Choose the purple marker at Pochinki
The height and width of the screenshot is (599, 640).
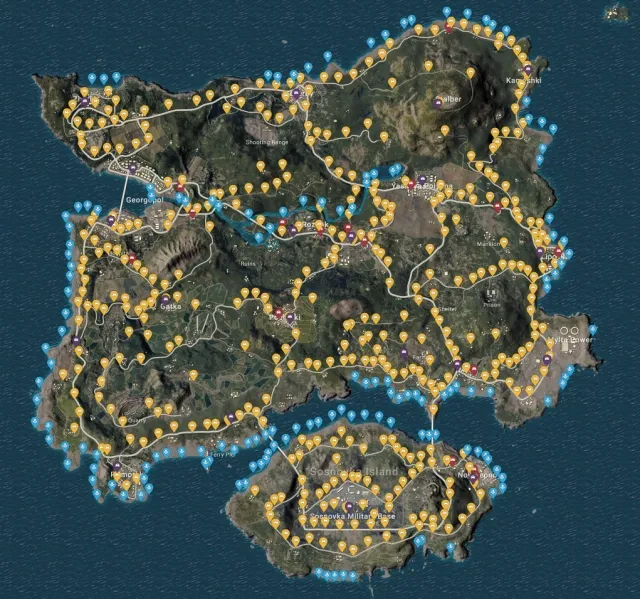[x=291, y=317]
